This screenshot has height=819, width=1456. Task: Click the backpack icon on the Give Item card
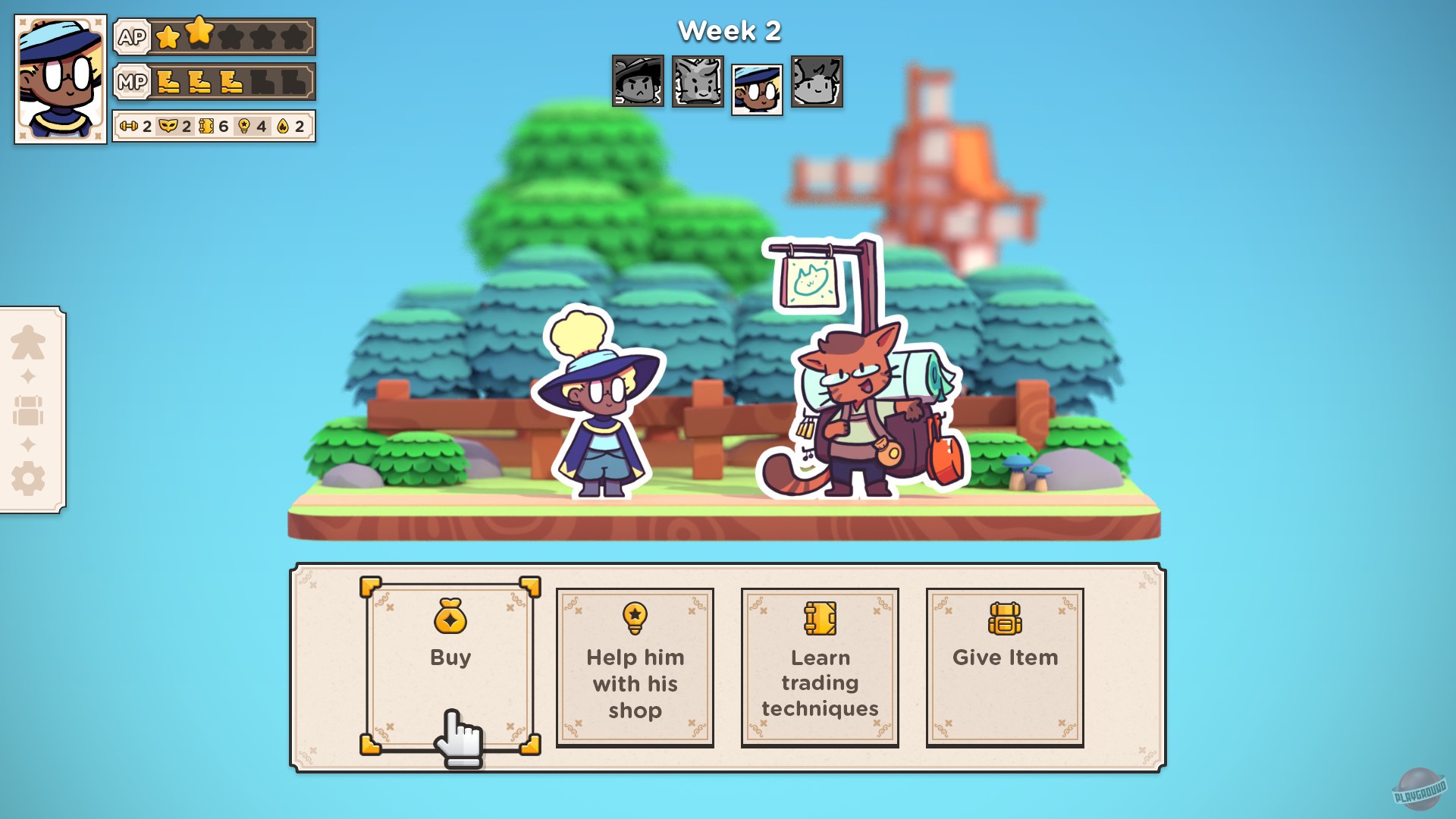1005,618
